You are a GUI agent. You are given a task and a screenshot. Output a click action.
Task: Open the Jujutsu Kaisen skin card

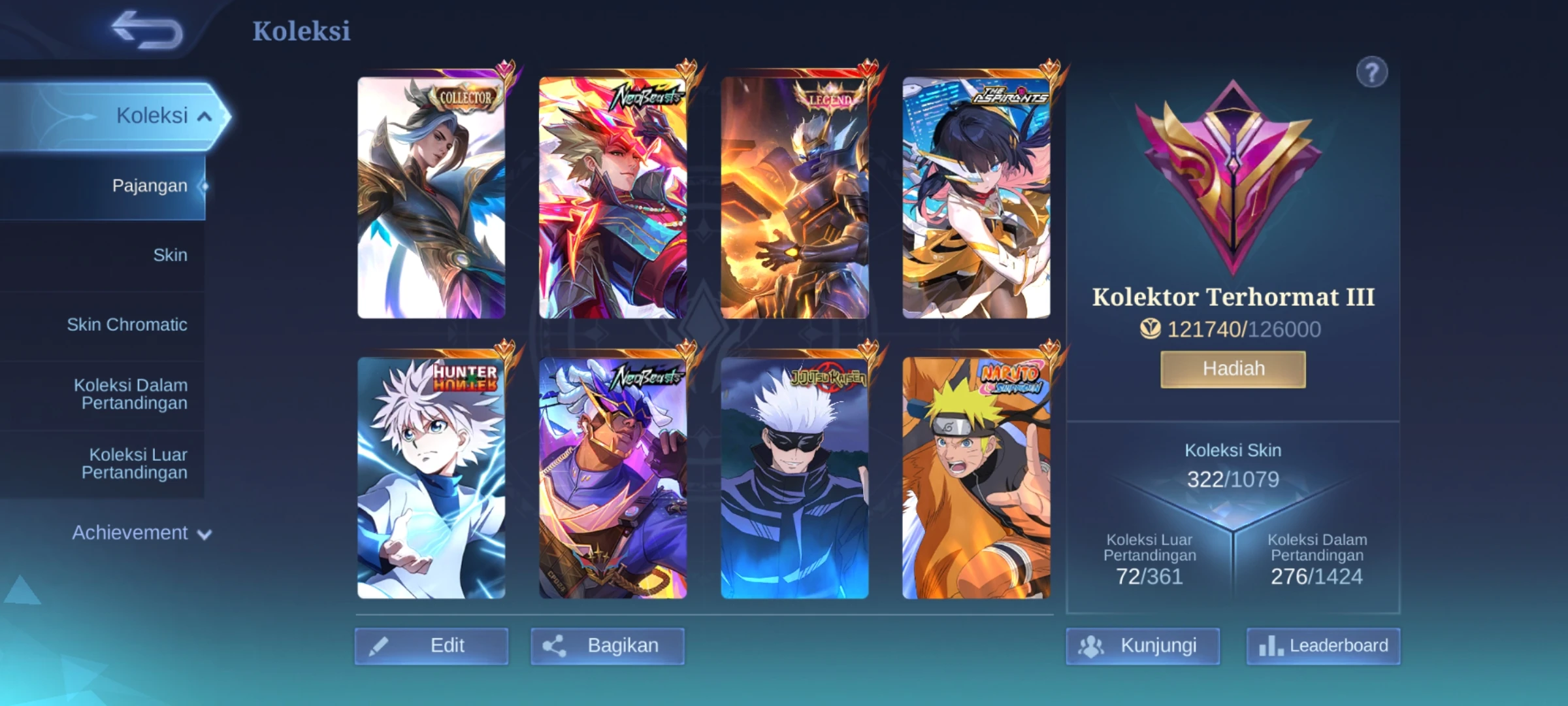pos(794,478)
